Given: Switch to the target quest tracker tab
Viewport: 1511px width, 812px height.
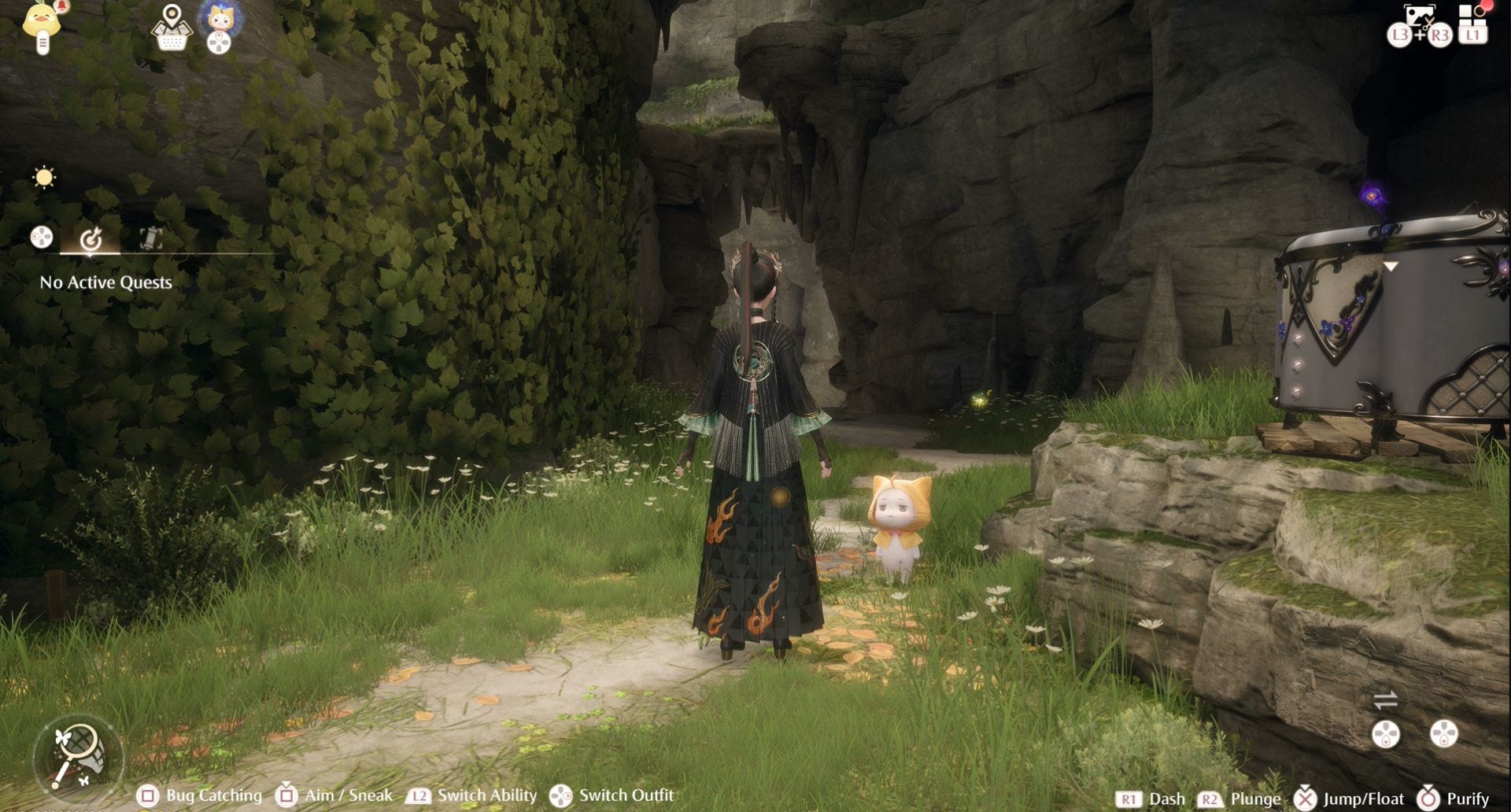Looking at the screenshot, I should pyautogui.click(x=91, y=238).
